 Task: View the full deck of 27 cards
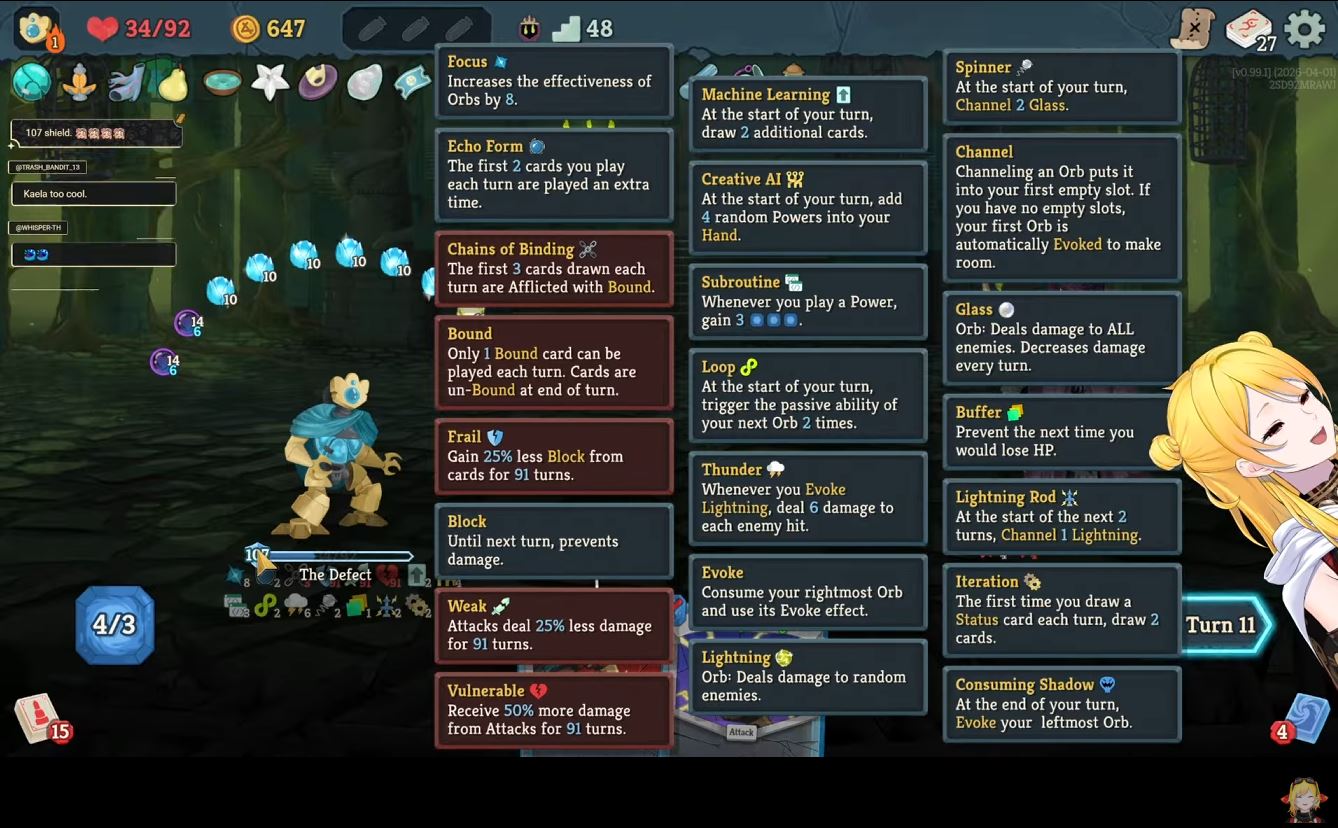tap(1250, 29)
